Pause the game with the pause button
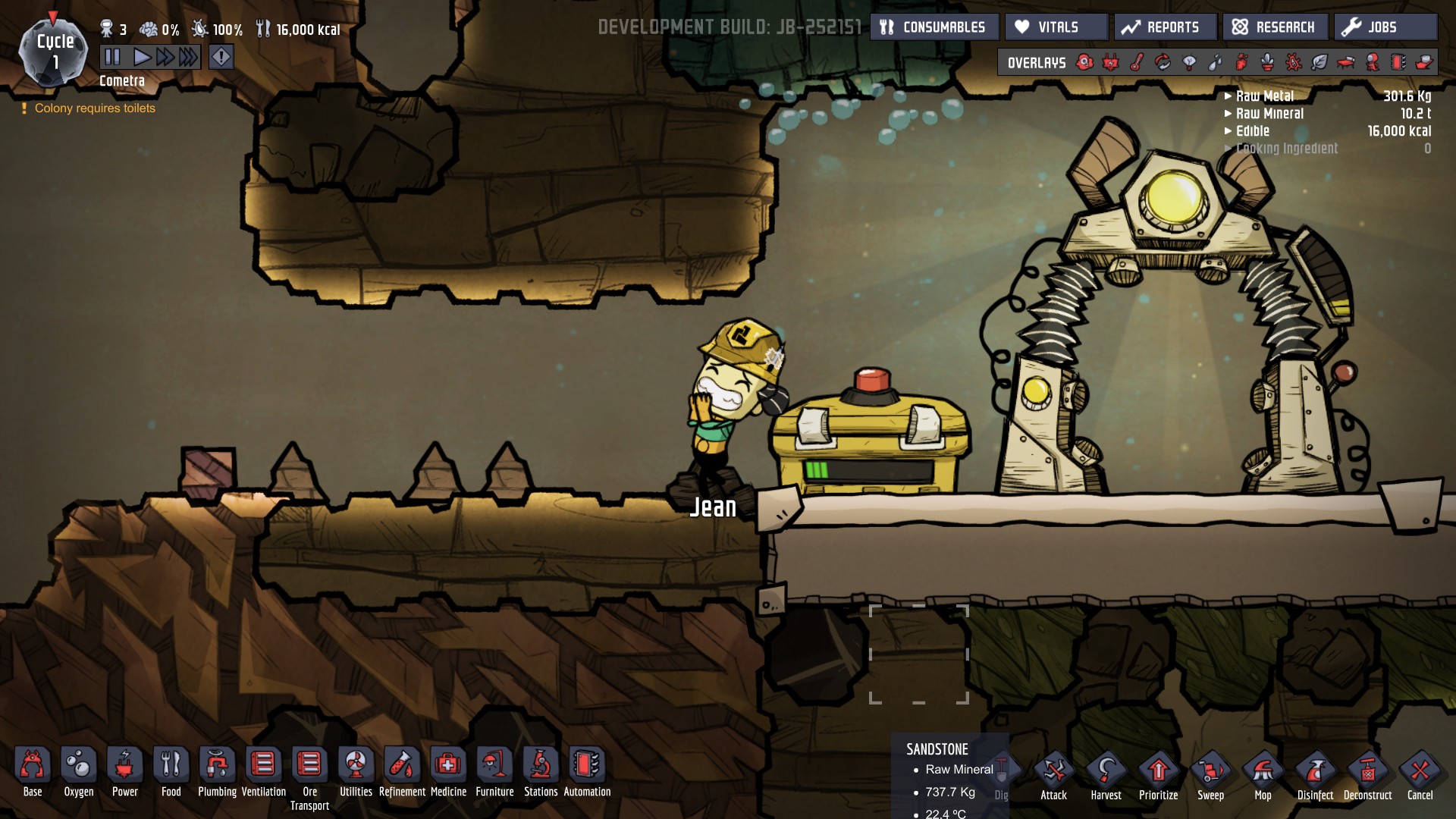The height and width of the screenshot is (819, 1456). click(112, 57)
